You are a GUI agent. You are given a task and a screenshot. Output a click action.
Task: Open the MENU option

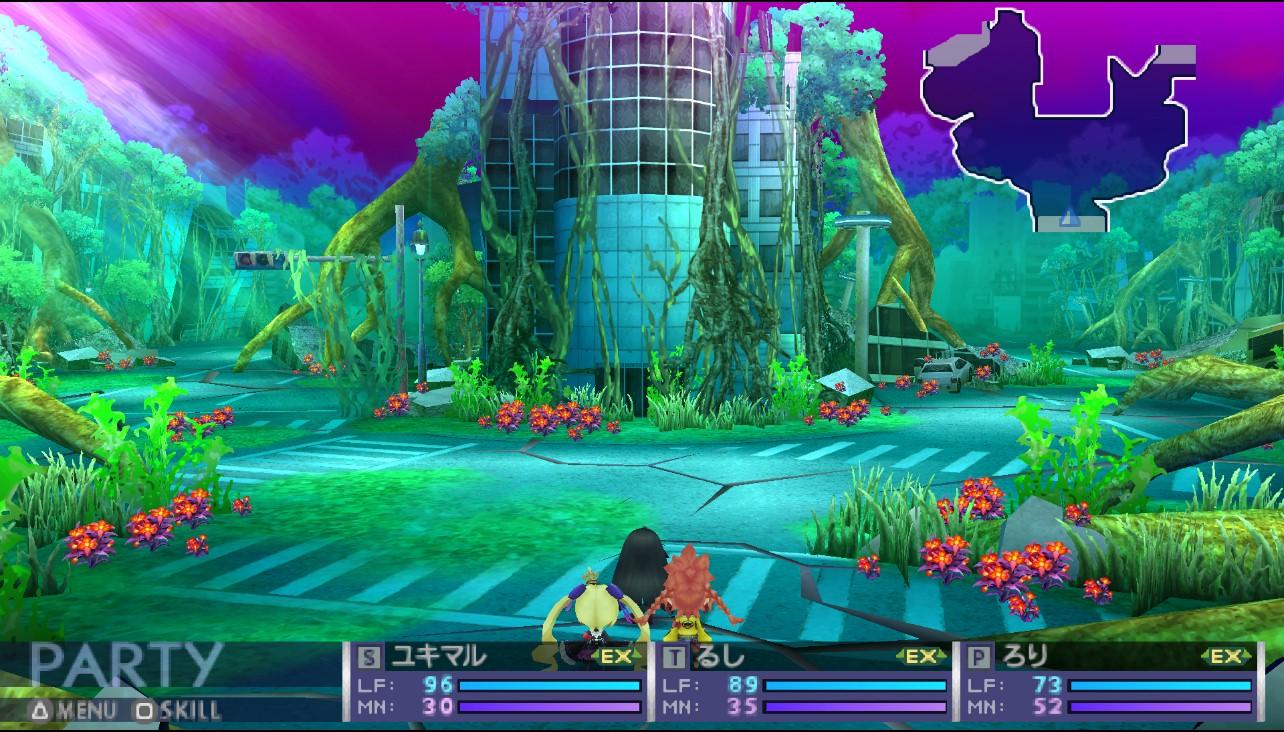[73, 711]
